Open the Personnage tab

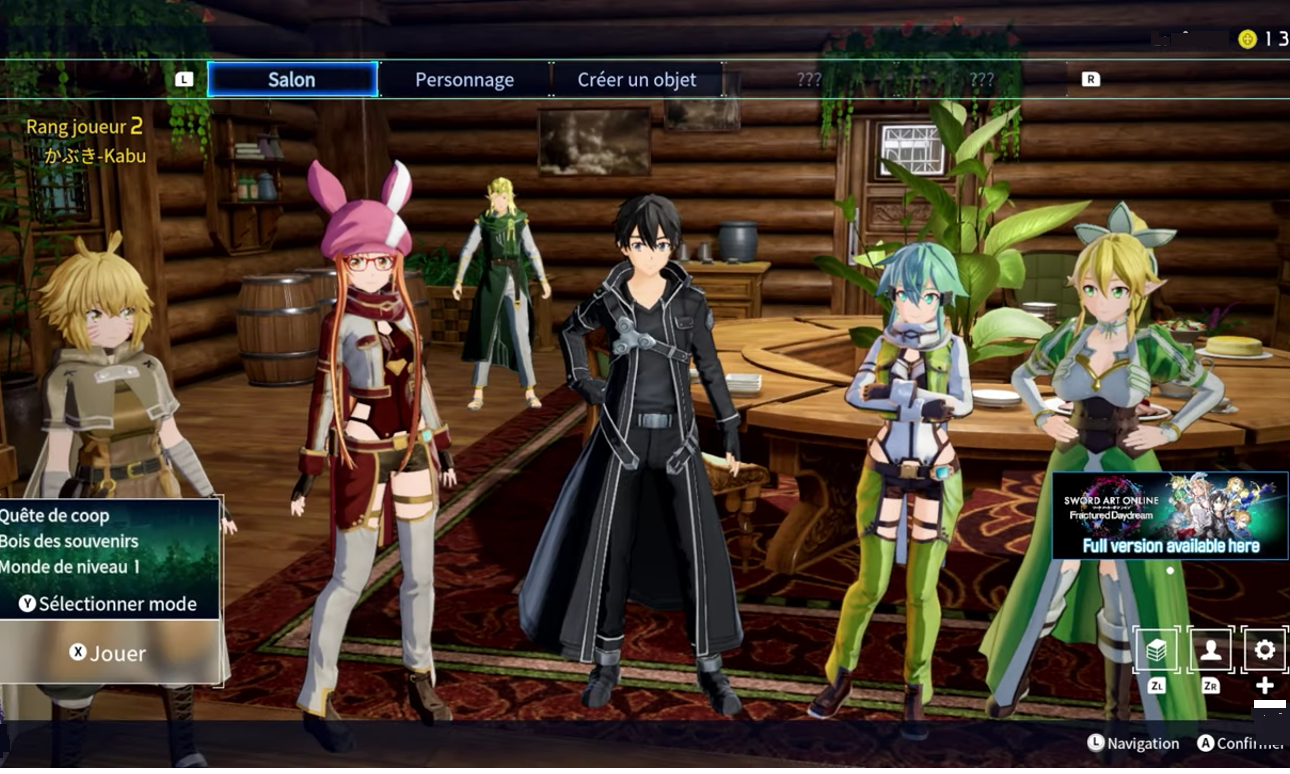(465, 80)
